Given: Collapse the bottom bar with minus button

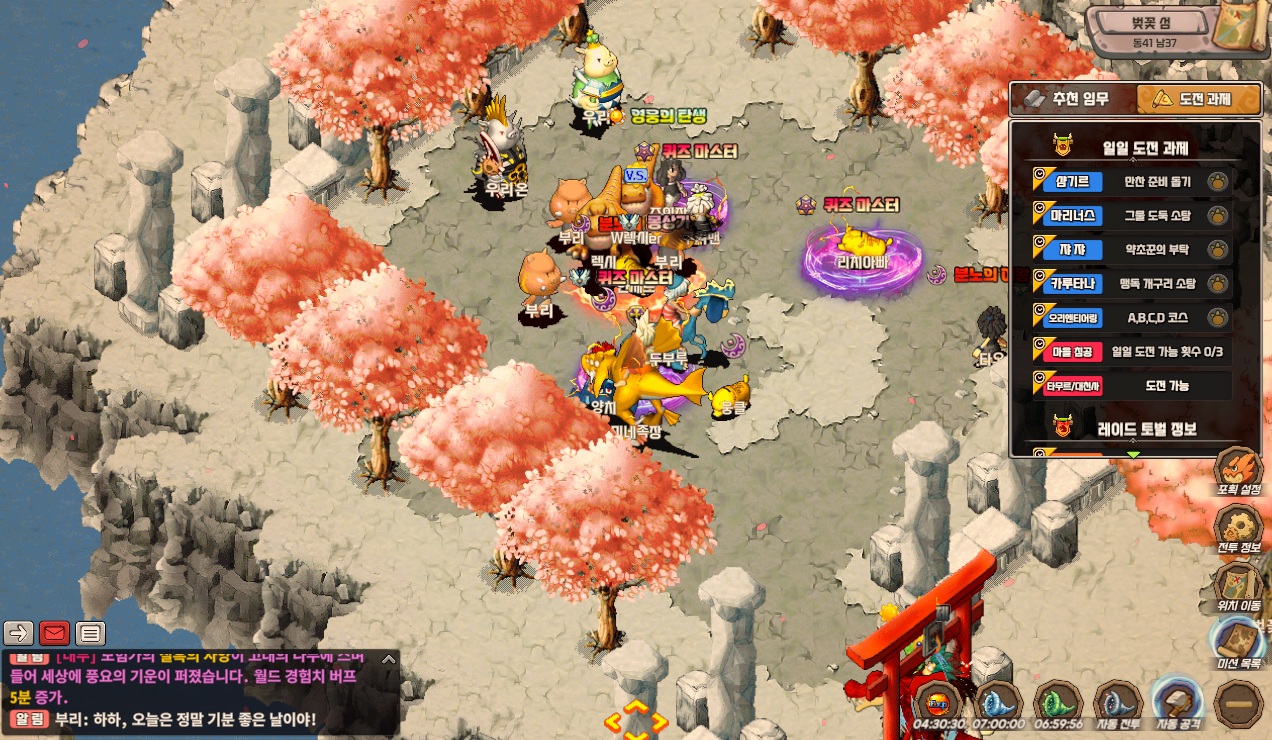Looking at the screenshot, I should (1238, 705).
